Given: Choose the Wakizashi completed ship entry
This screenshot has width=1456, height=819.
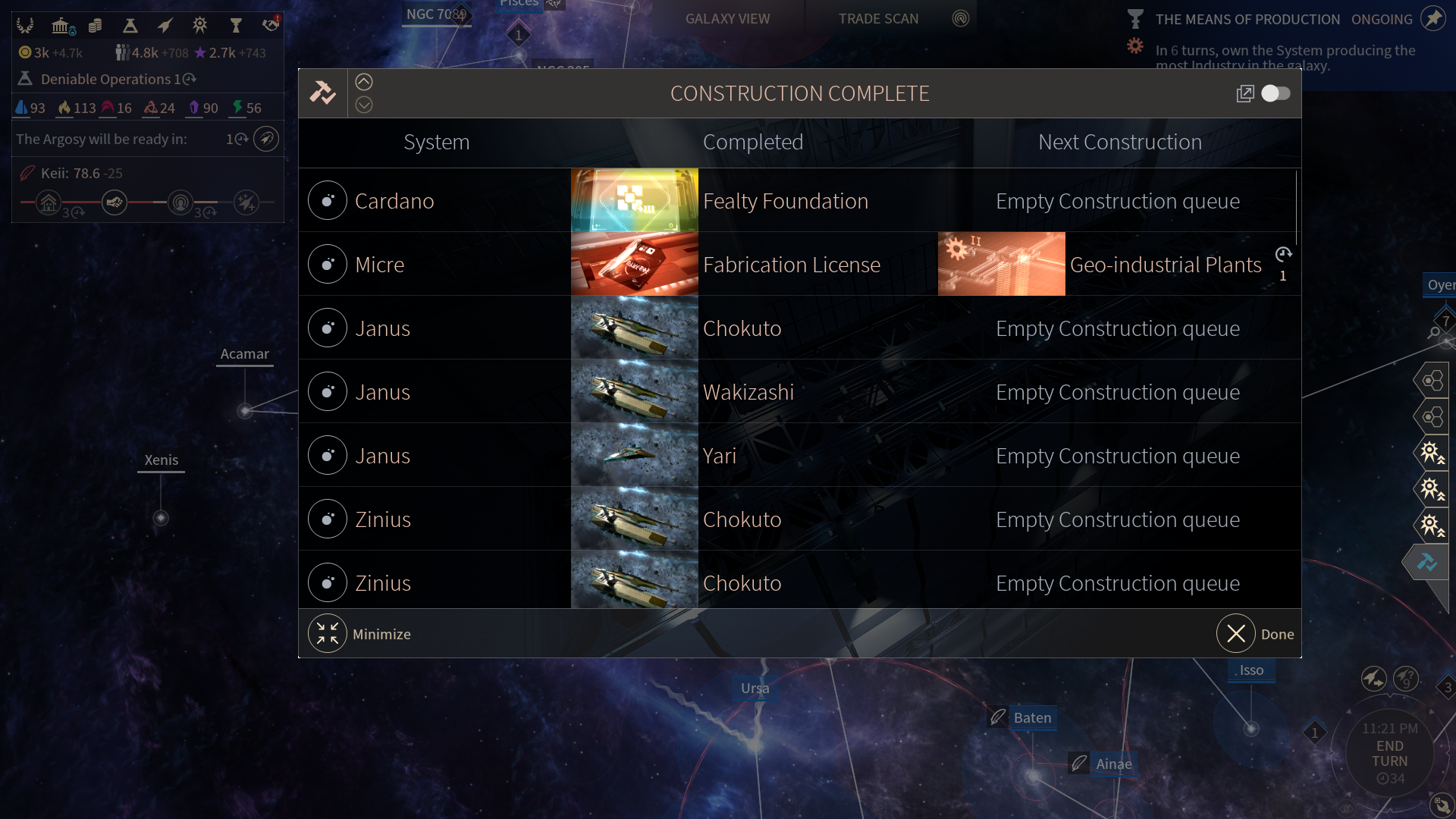Looking at the screenshot, I should [x=748, y=392].
